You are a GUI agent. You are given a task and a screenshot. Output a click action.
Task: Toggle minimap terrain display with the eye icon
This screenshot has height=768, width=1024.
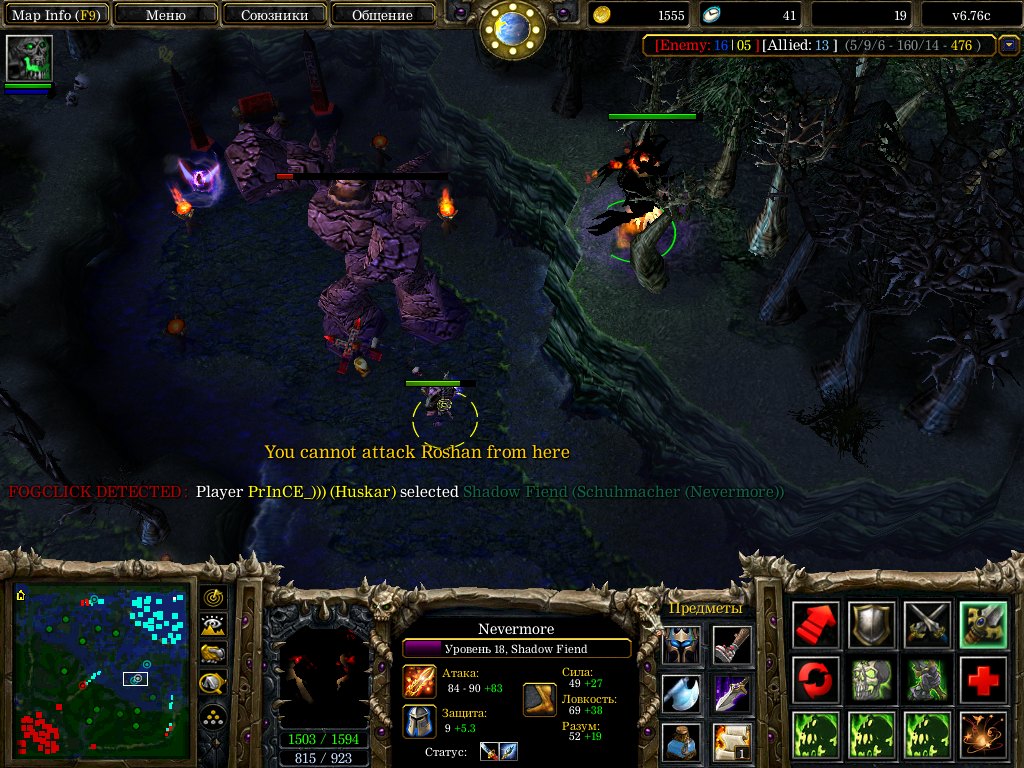pos(213,626)
